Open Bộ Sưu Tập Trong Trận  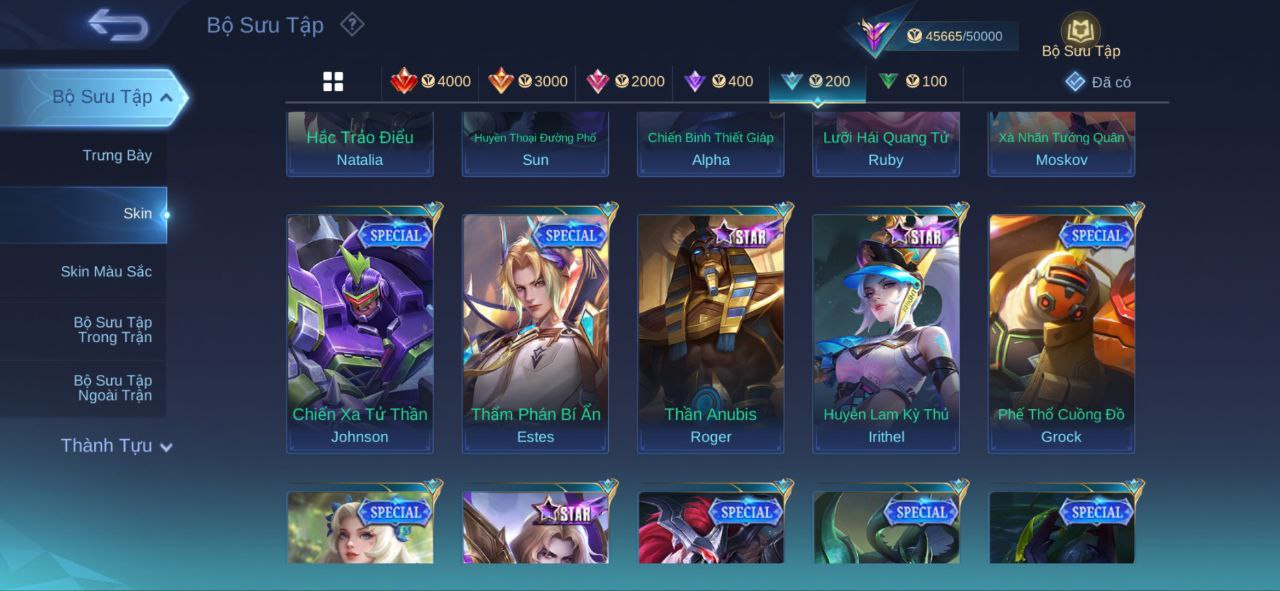[x=113, y=330]
